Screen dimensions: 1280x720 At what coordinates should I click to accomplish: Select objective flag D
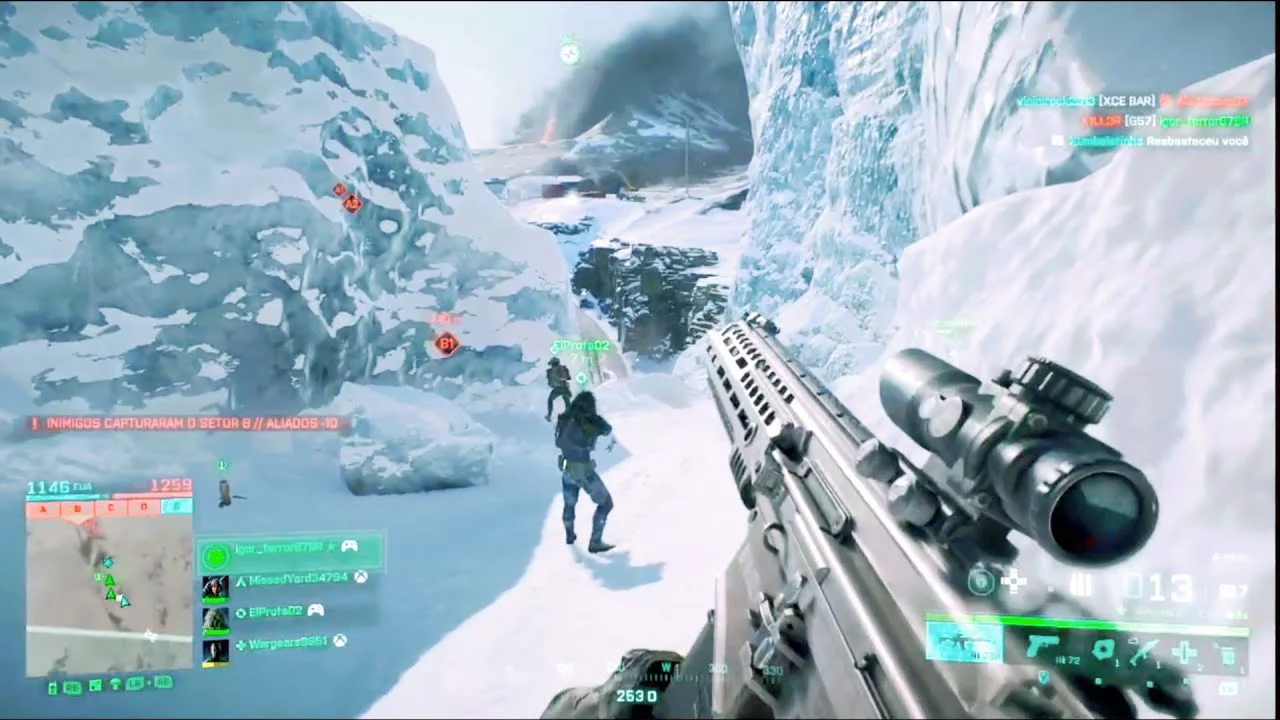[x=144, y=508]
